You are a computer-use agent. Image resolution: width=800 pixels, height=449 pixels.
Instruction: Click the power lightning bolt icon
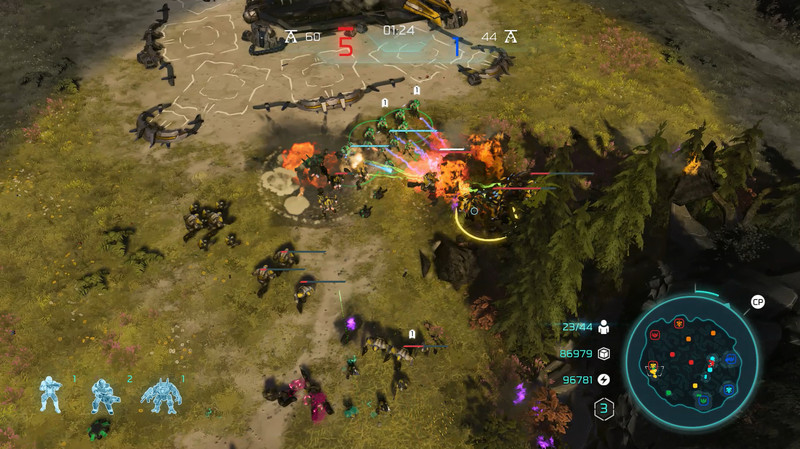603,379
